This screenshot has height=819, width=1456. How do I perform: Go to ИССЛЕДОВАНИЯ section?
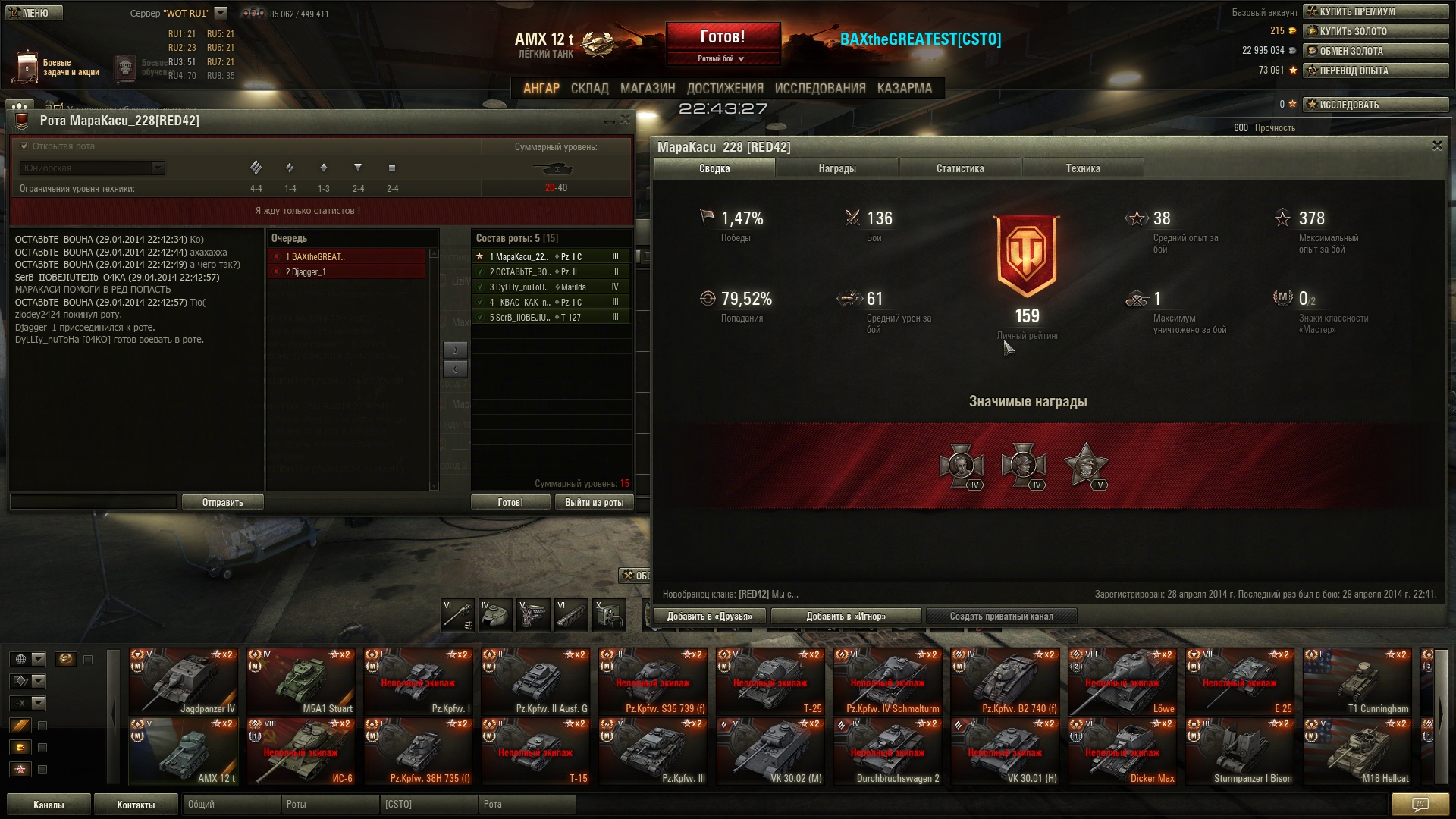[x=820, y=89]
